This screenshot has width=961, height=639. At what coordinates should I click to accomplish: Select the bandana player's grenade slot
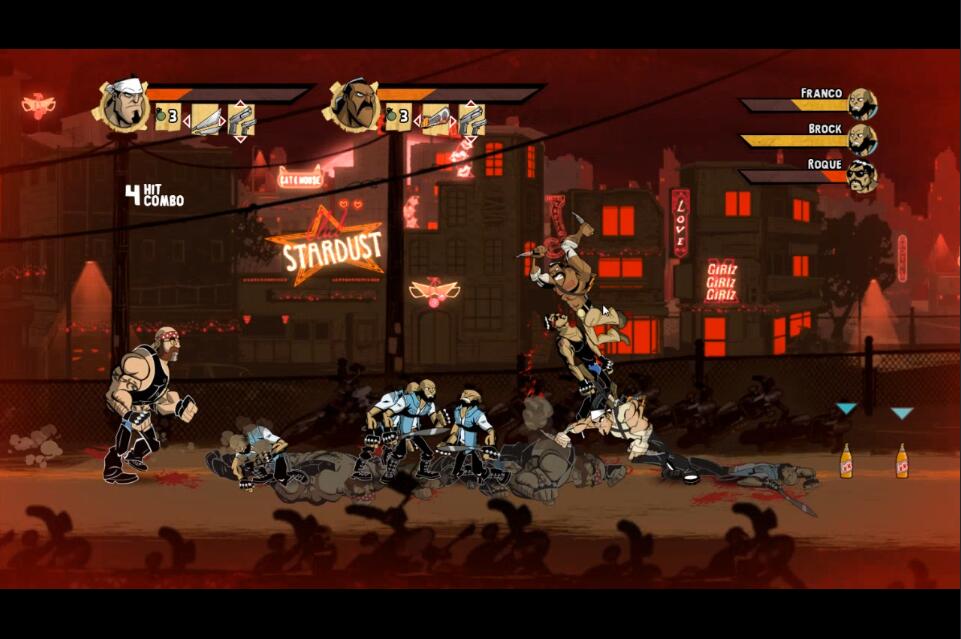(x=166, y=118)
